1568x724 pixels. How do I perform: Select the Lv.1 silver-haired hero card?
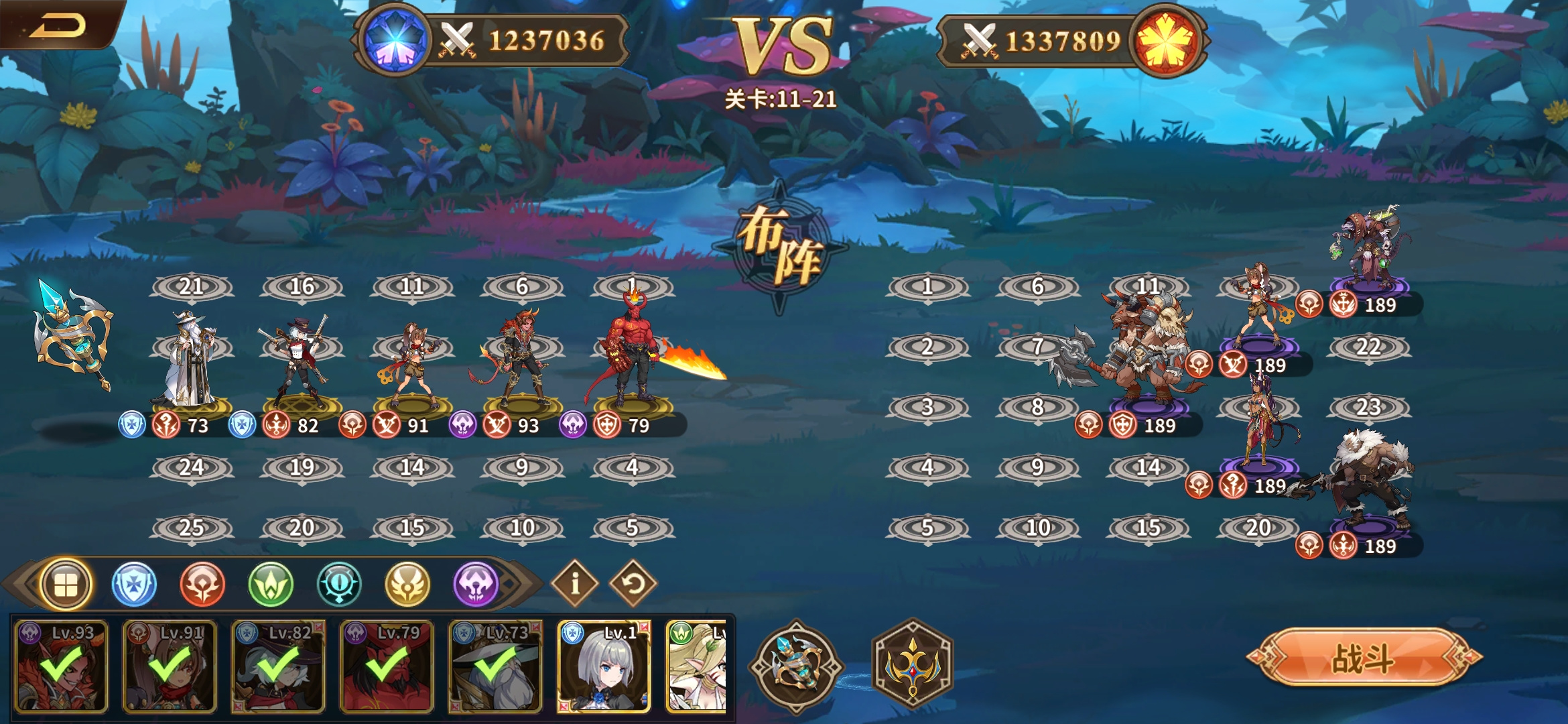604,666
